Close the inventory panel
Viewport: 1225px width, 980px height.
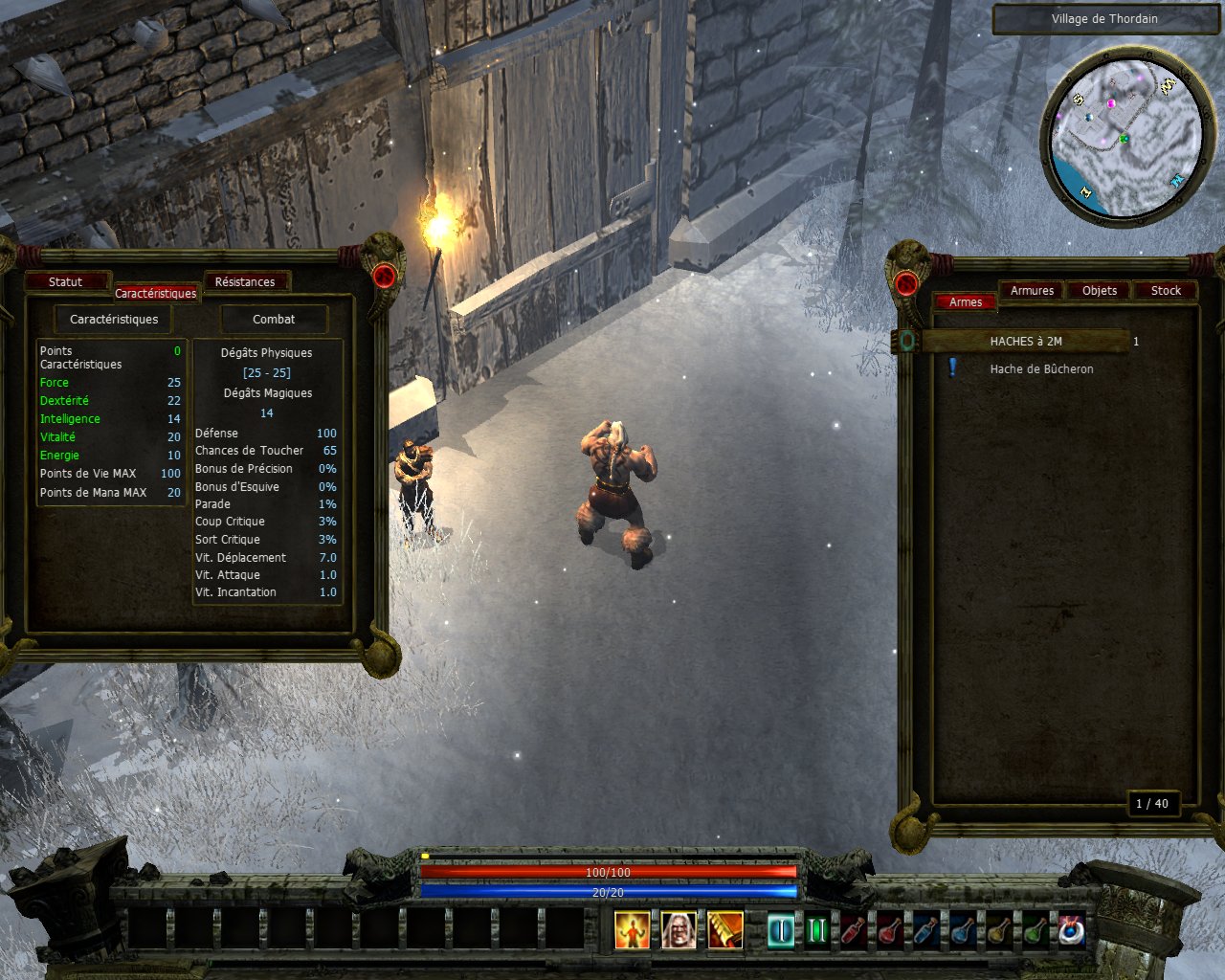[905, 283]
